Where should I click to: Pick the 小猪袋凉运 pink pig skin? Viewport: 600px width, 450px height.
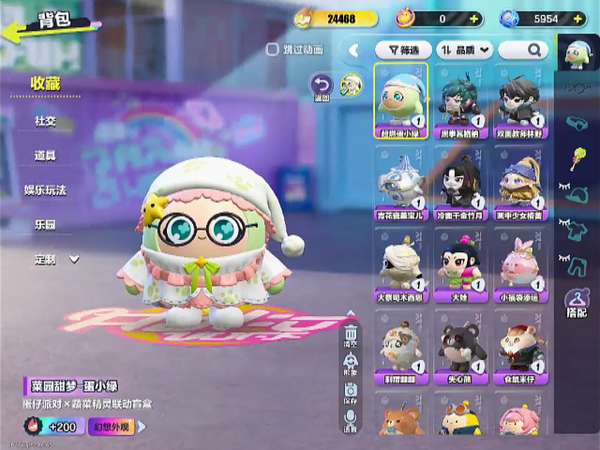tap(518, 268)
